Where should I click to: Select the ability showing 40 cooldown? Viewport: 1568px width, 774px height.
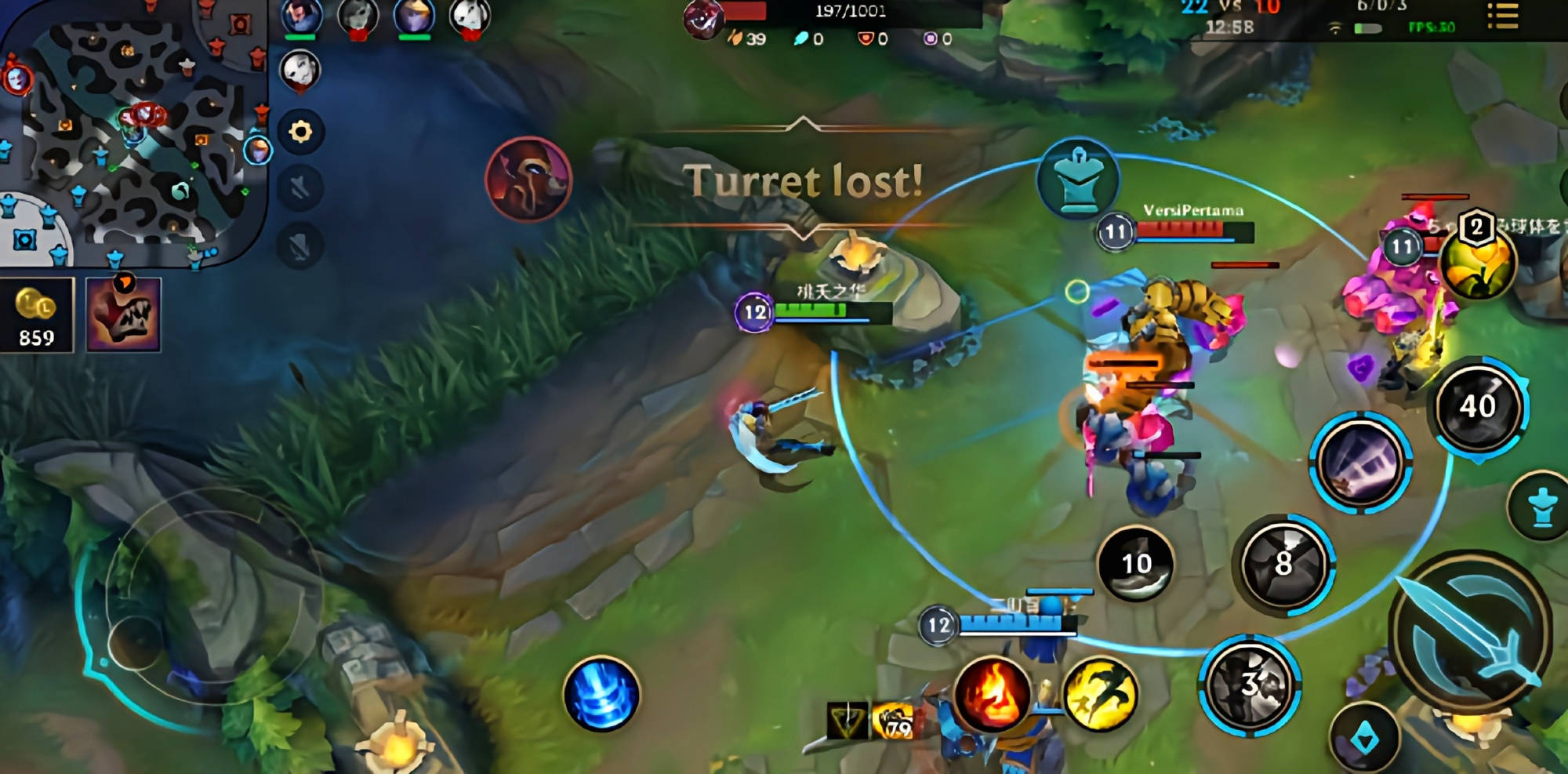click(1478, 406)
